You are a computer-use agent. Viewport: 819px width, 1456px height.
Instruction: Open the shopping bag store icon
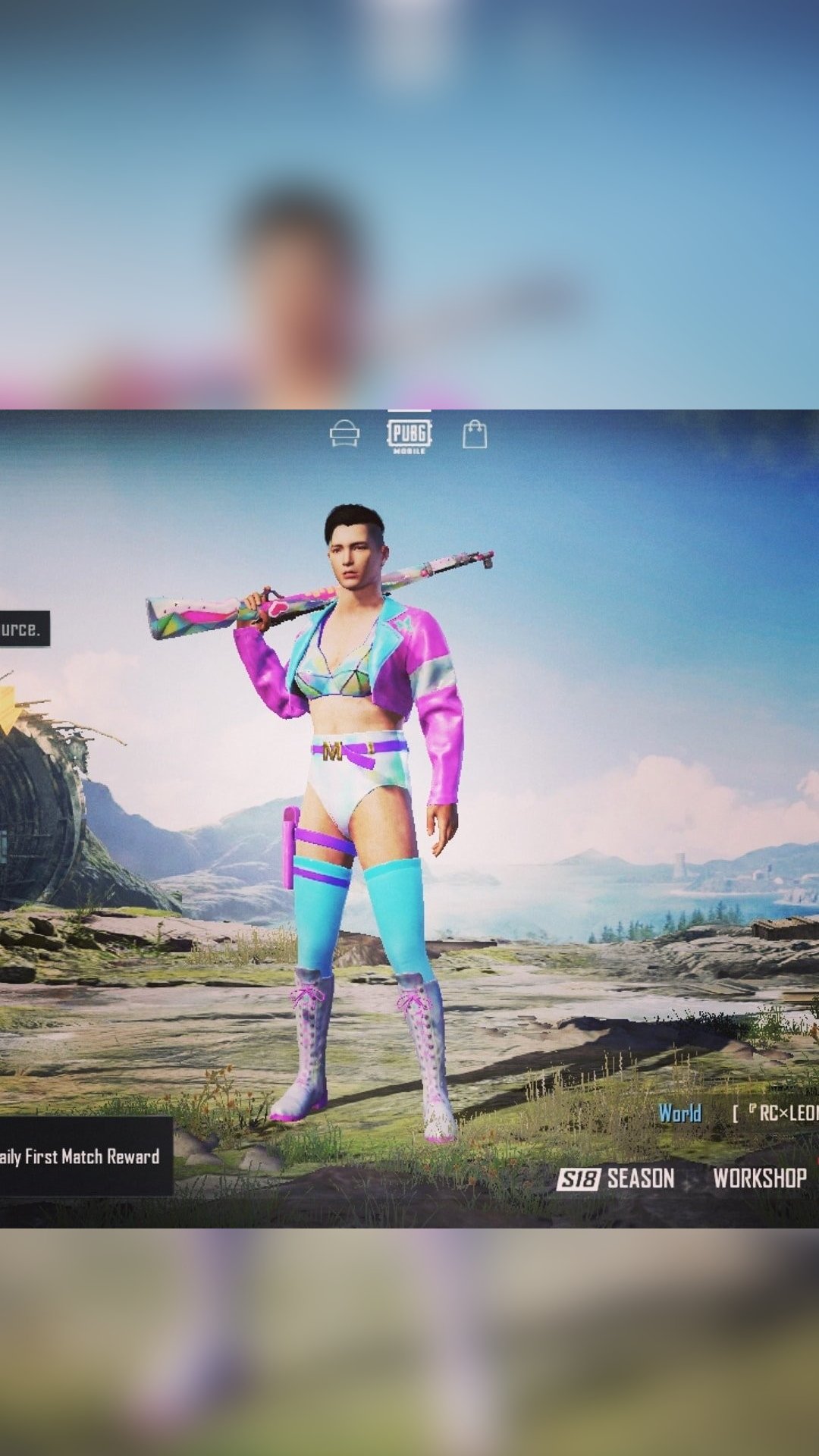475,435
